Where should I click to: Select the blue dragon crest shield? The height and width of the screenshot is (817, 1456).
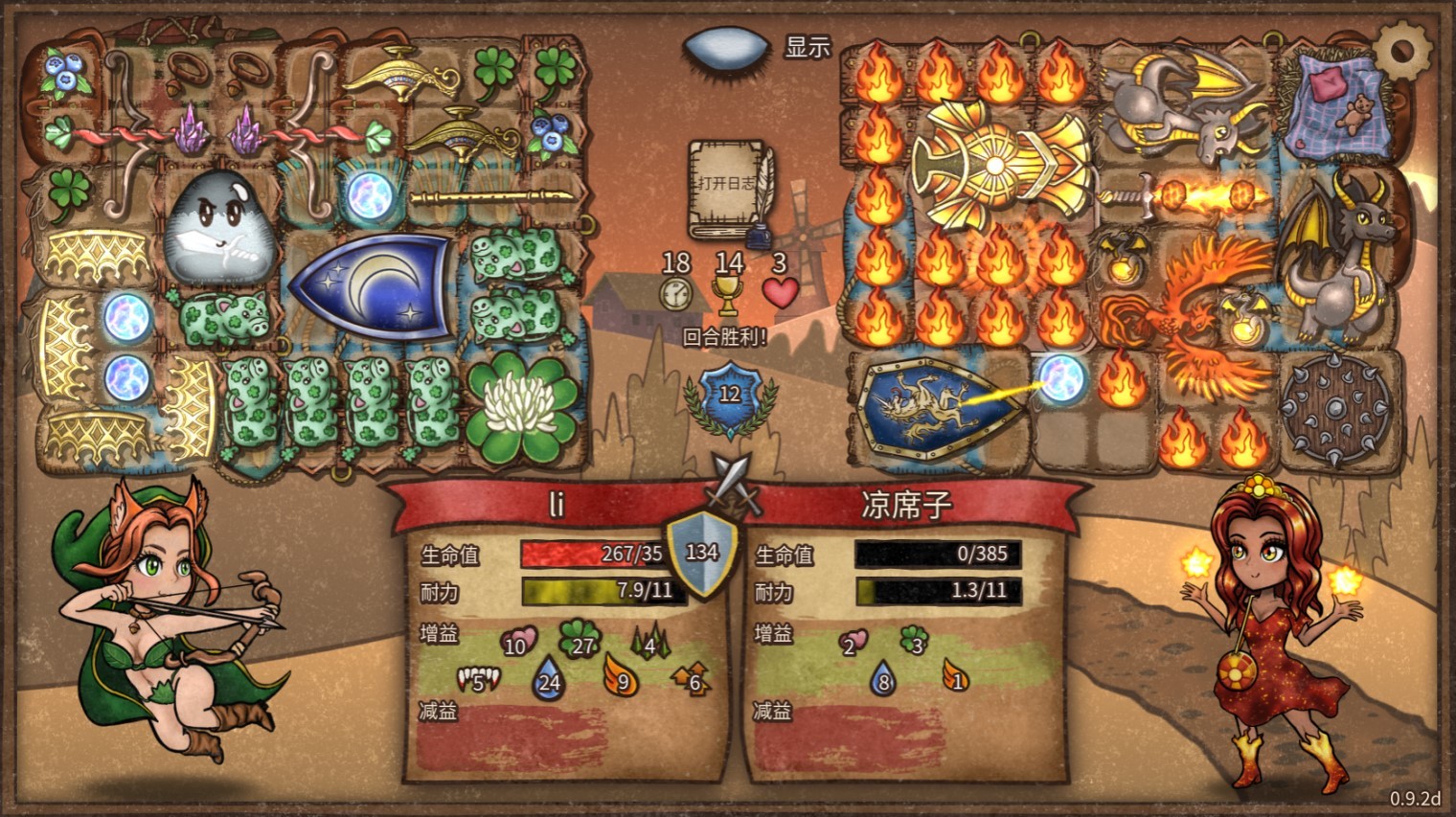(932, 407)
